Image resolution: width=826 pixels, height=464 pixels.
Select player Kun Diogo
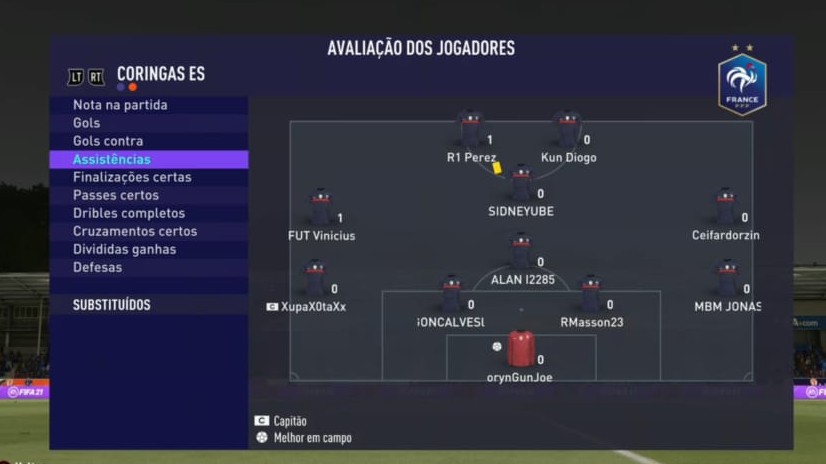[568, 138]
